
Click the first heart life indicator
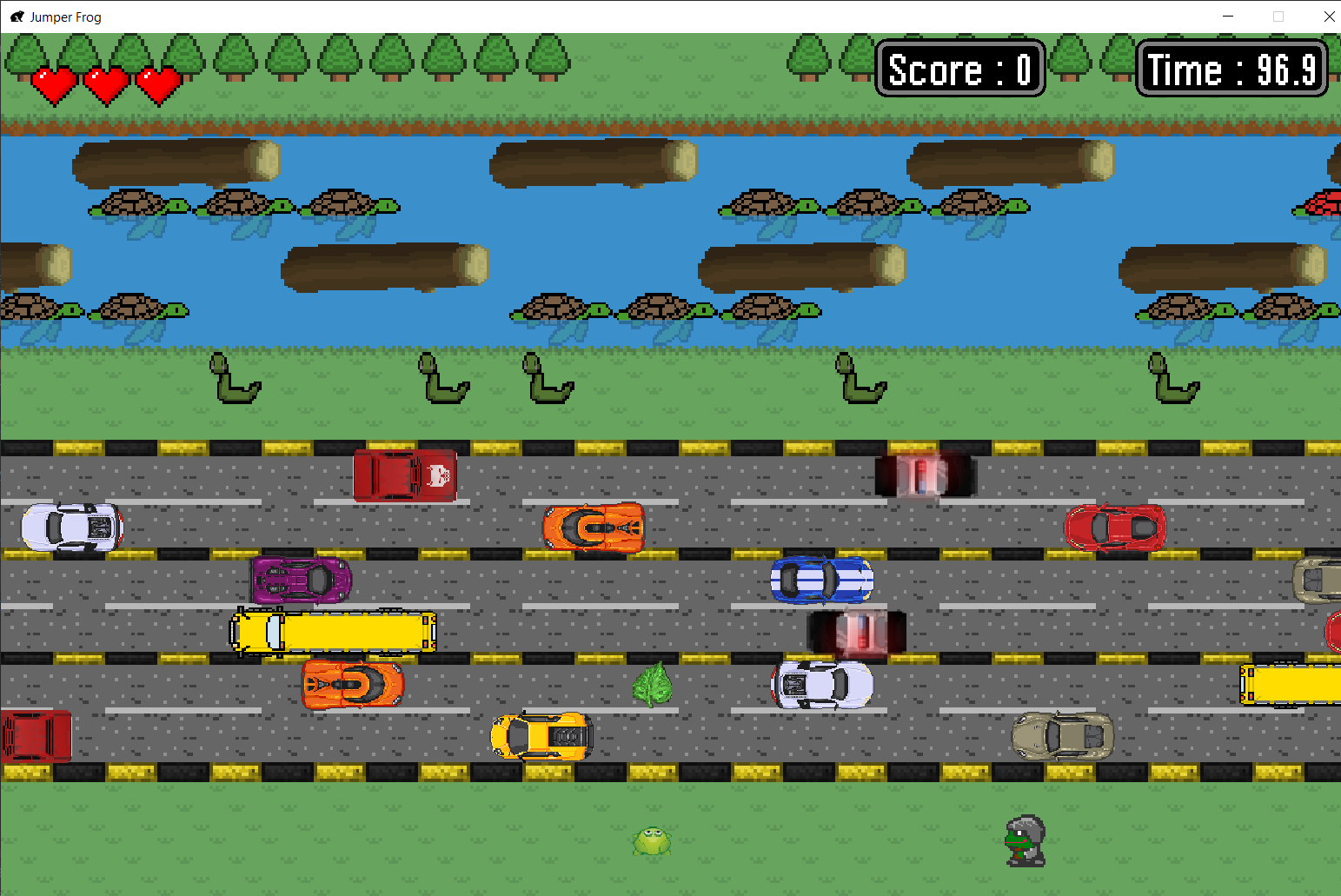click(x=55, y=85)
